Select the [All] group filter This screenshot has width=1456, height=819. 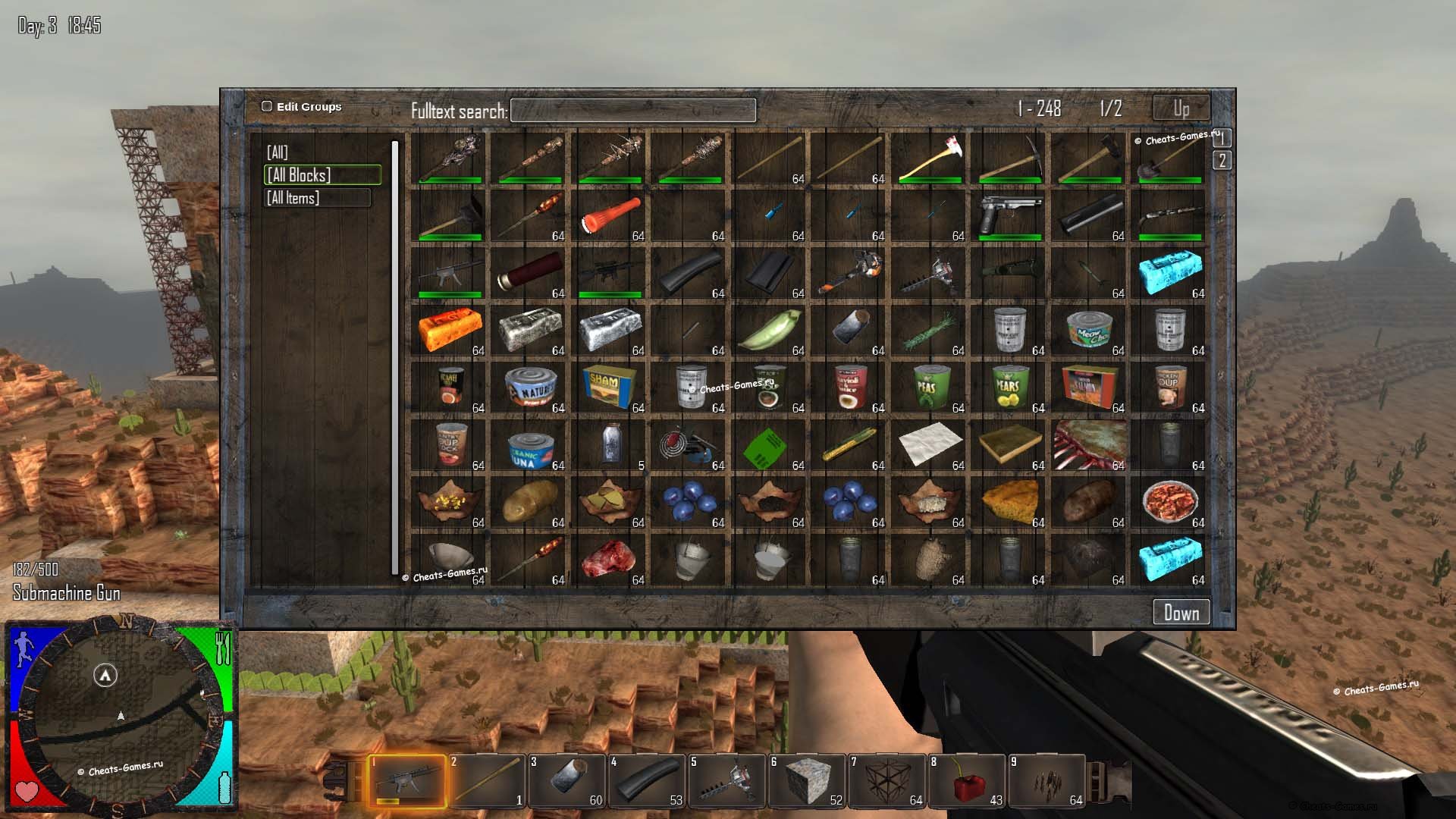coord(278,152)
